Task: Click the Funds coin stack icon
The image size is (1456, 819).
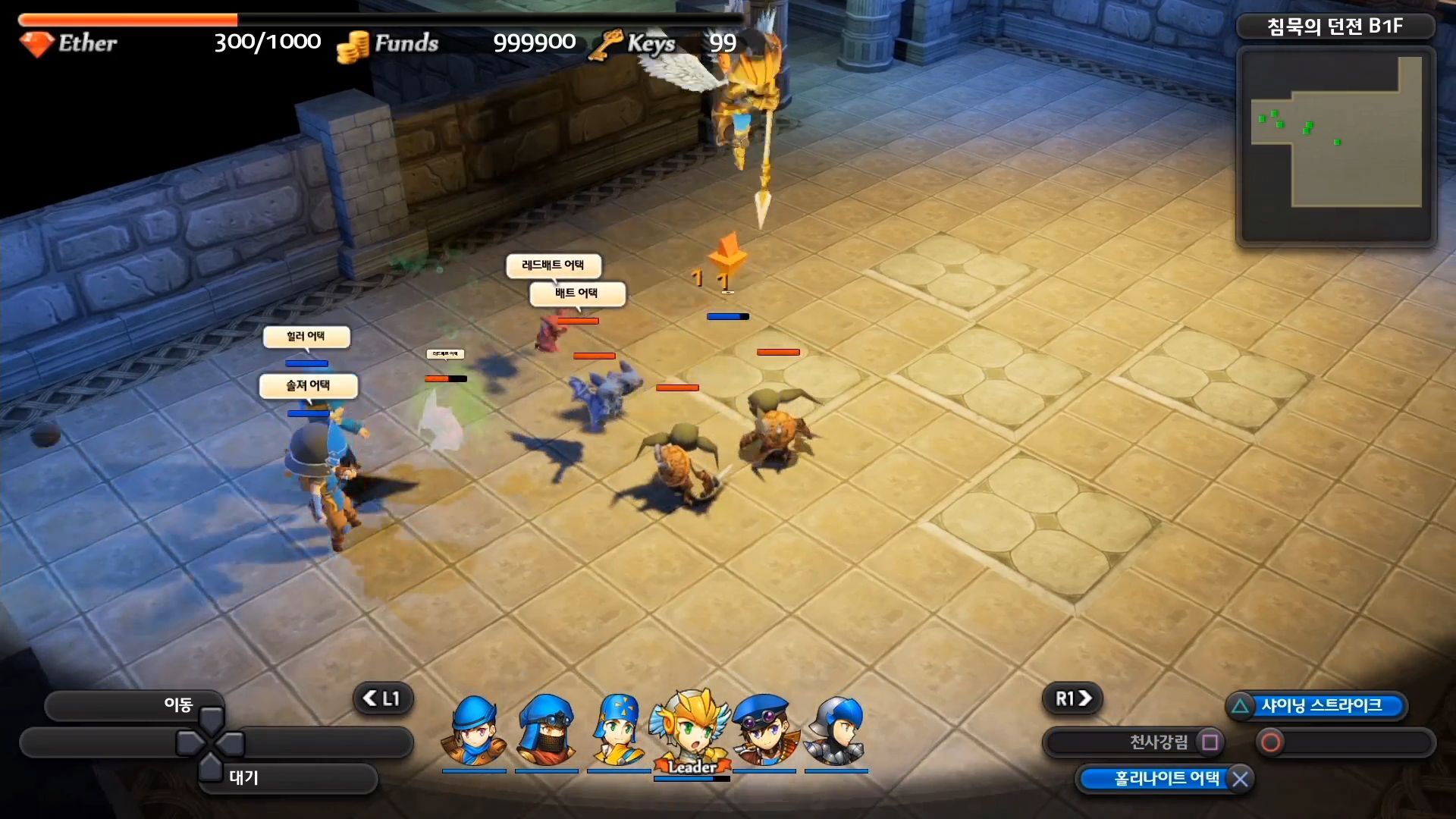Action: (x=353, y=44)
